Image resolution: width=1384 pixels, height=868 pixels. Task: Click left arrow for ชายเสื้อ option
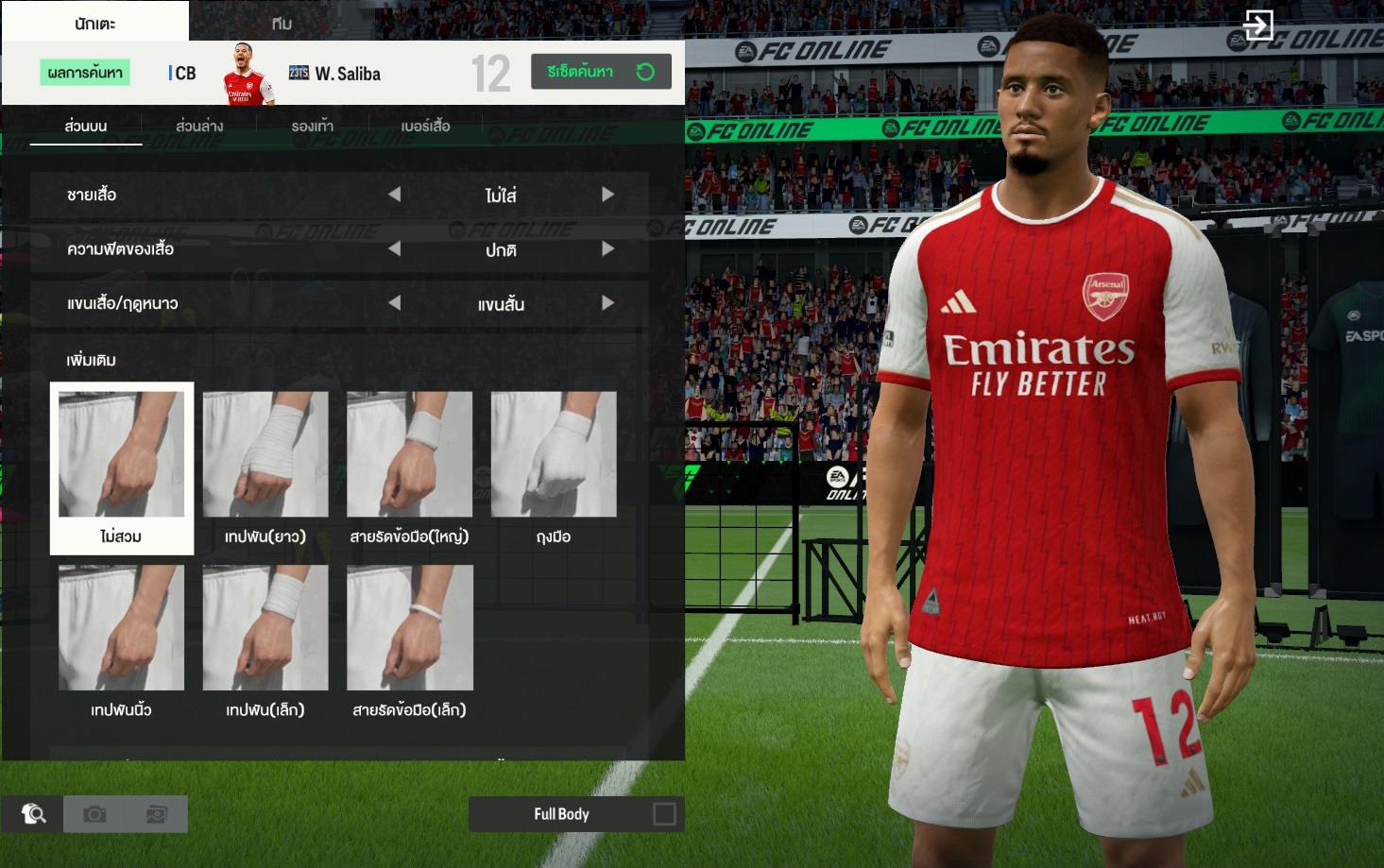395,195
